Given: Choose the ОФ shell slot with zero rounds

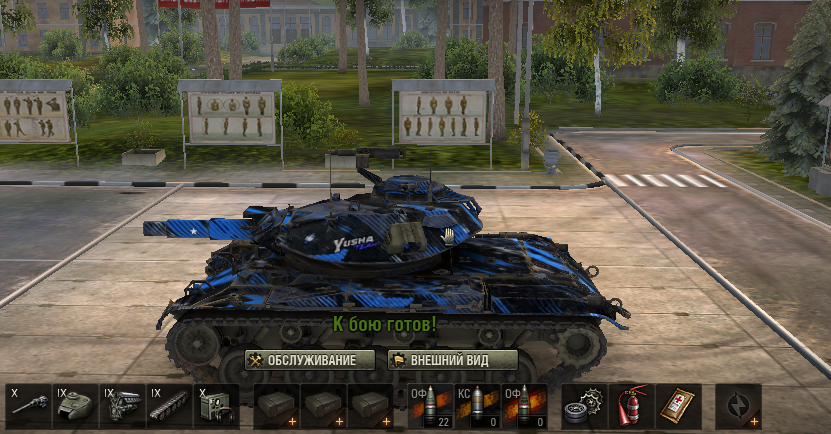Looking at the screenshot, I should [524, 407].
